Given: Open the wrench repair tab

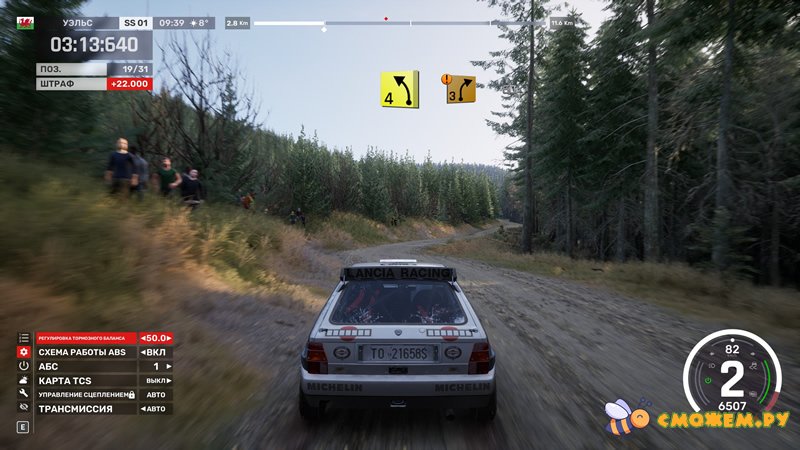Looking at the screenshot, I should [x=23, y=395].
